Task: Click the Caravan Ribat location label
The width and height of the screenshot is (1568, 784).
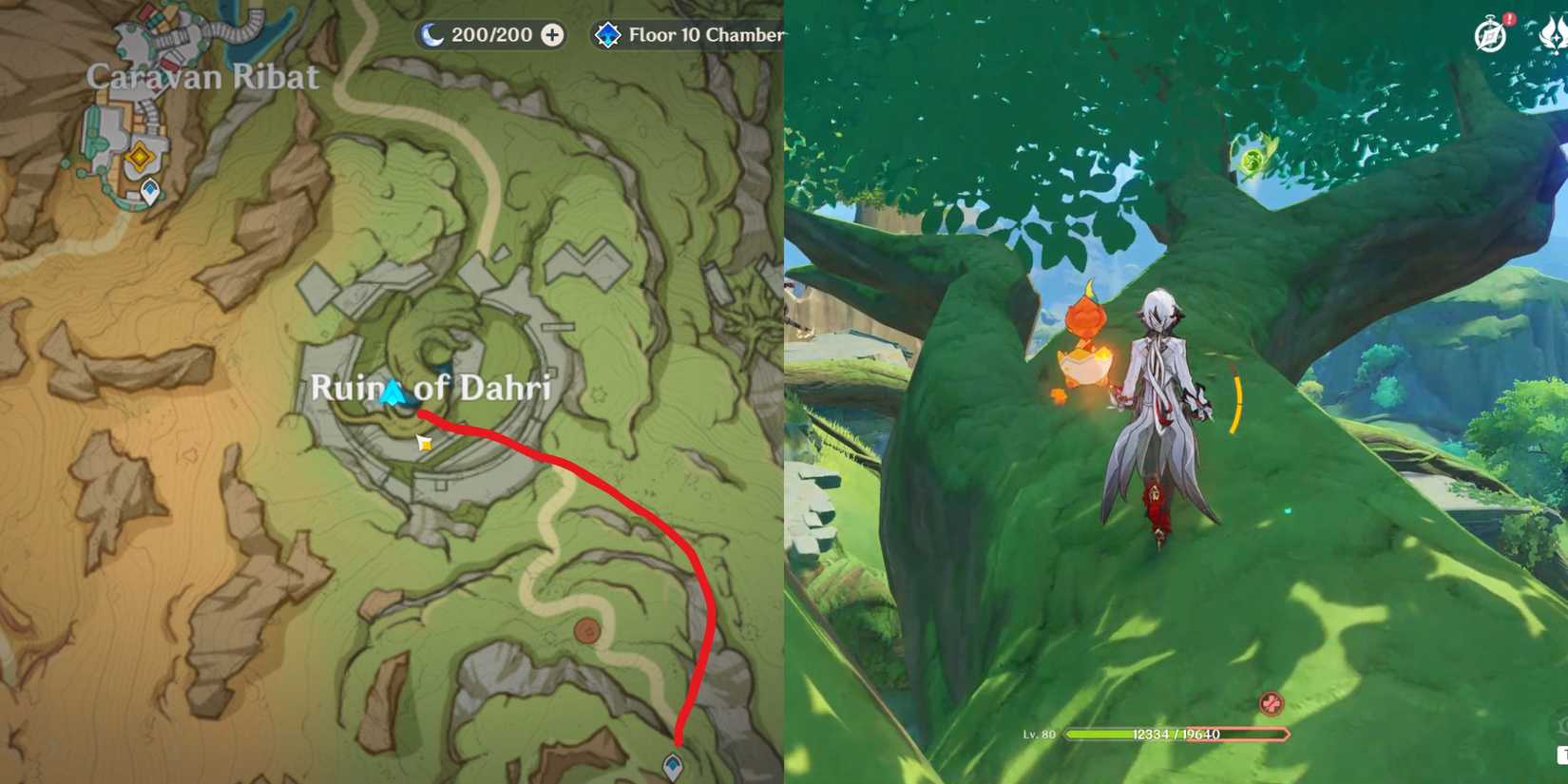Action: click(201, 77)
